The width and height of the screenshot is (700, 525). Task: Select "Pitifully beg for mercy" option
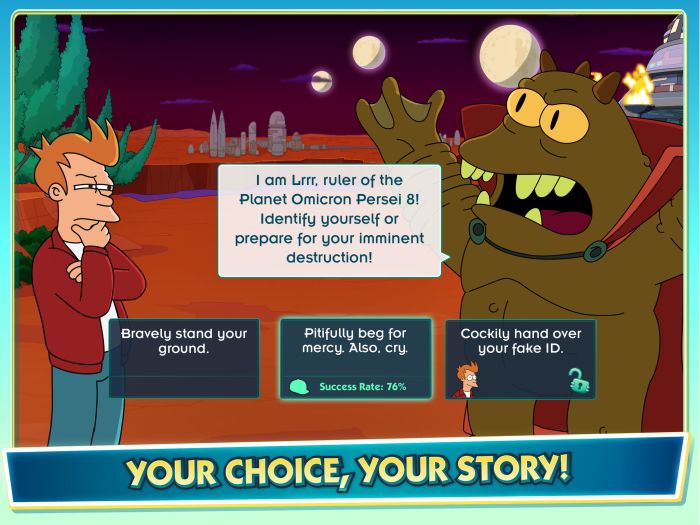[355, 357]
